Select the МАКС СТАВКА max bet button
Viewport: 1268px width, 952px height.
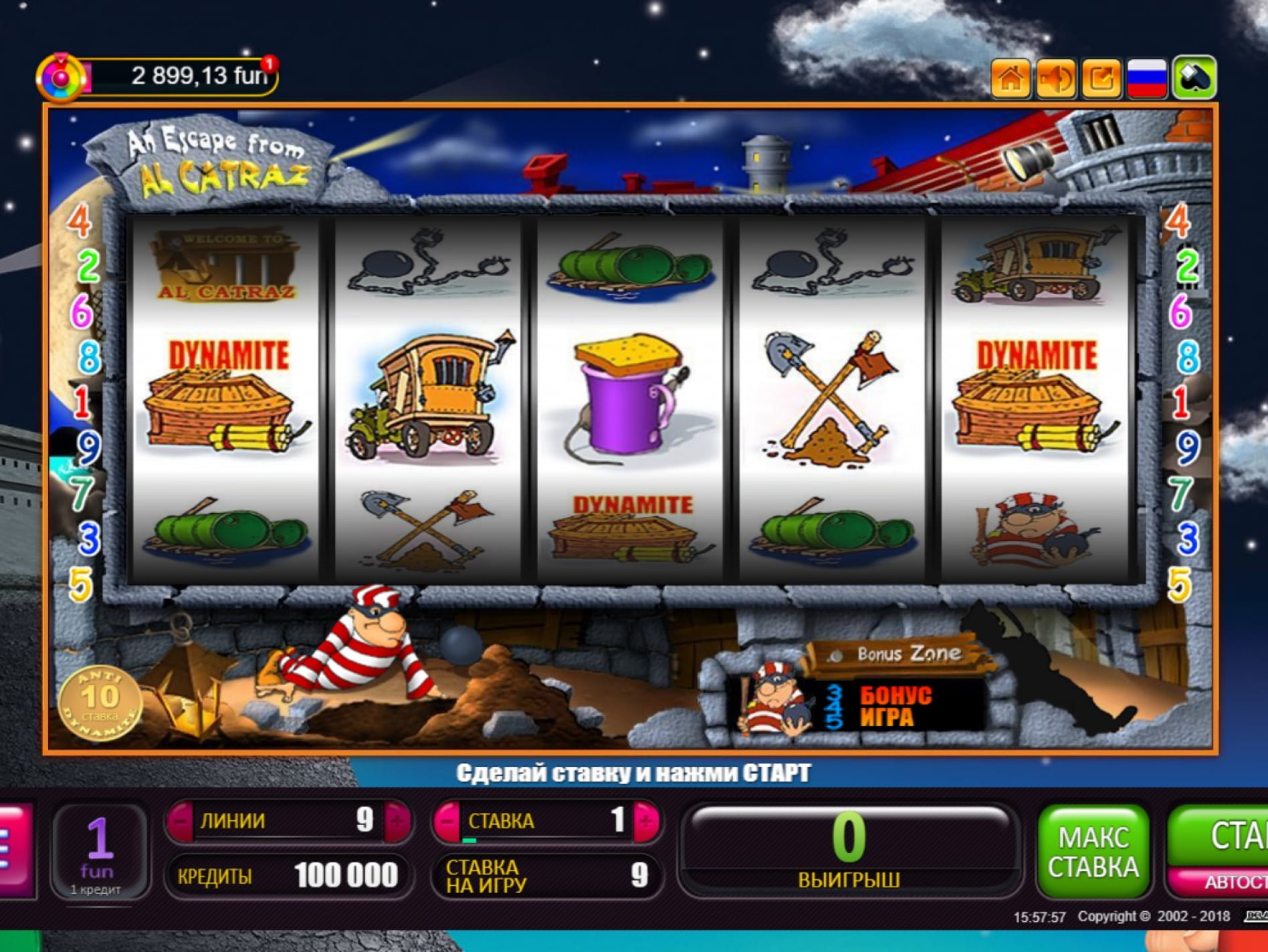click(x=1093, y=851)
